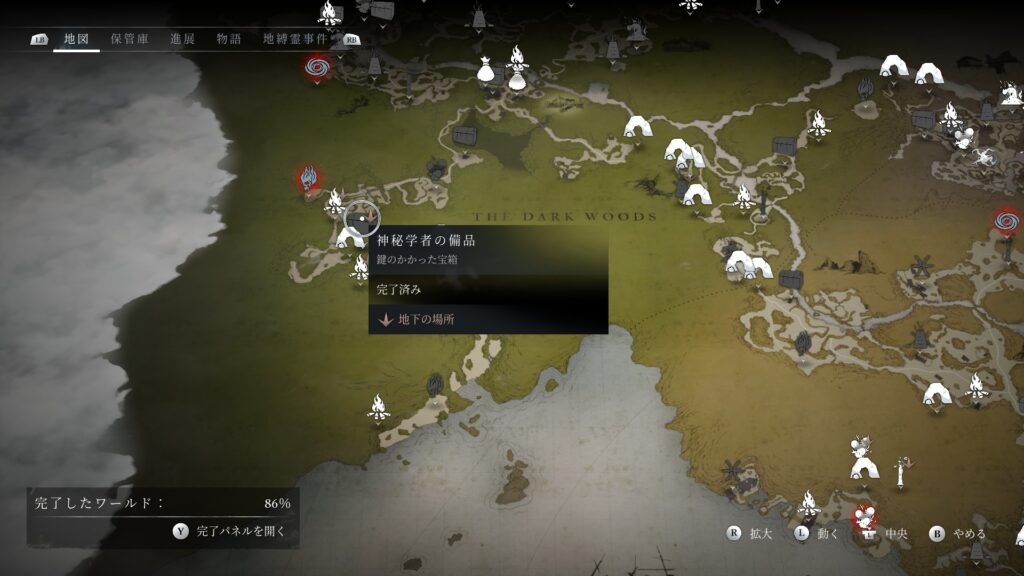1024x576 pixels.
Task: Open the 物語 tab
Action: (229, 39)
